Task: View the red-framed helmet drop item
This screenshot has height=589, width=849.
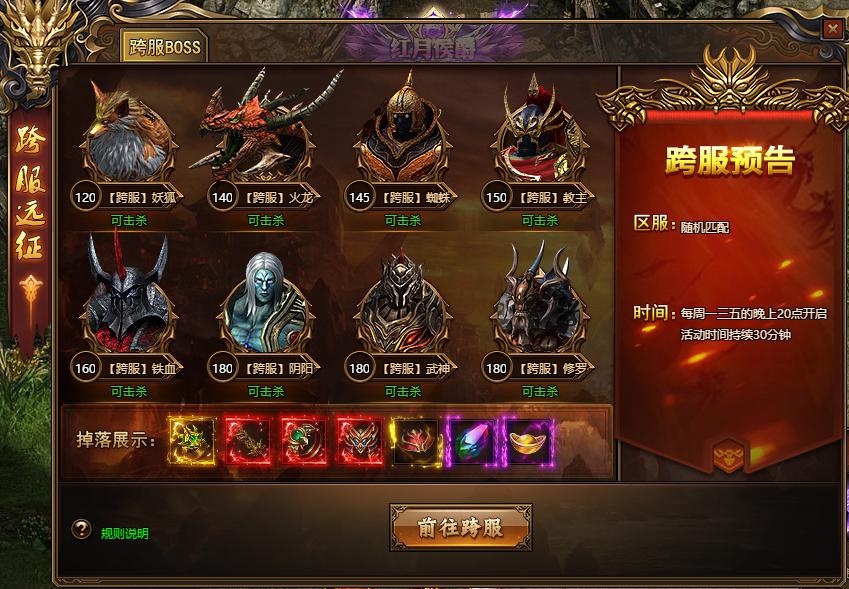Action: 358,439
